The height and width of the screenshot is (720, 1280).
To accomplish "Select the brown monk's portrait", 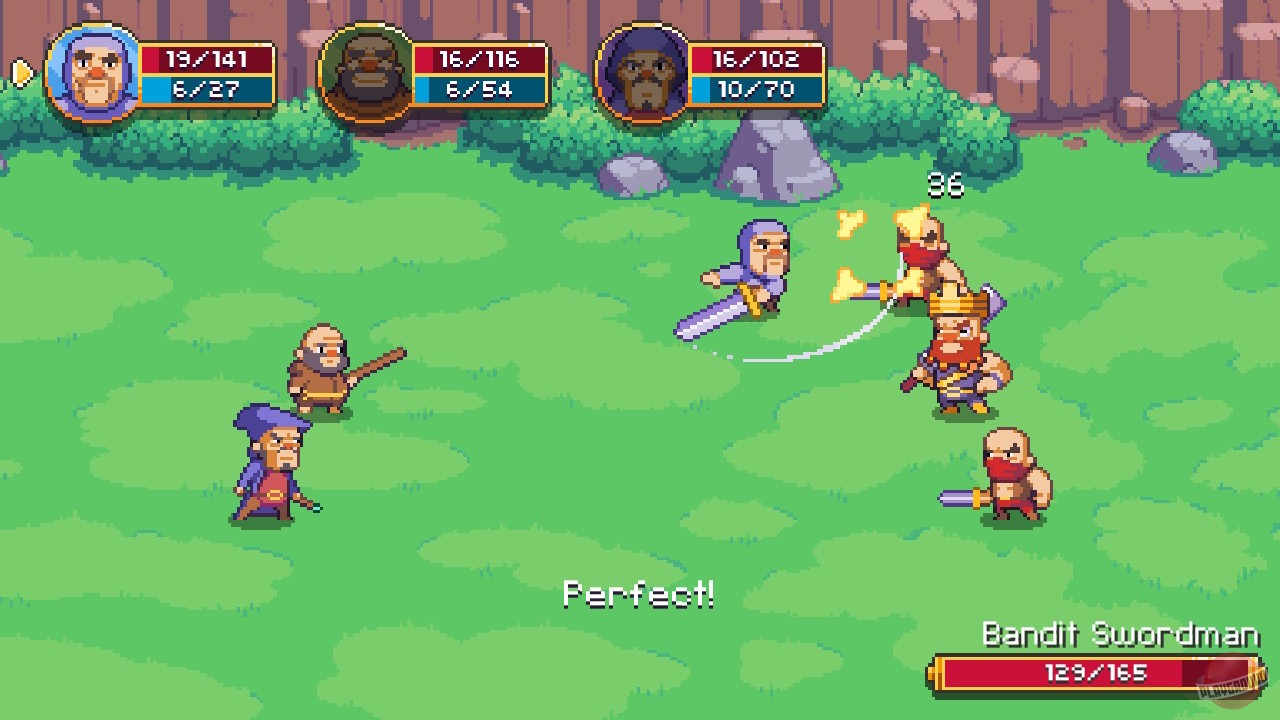I will coord(367,70).
